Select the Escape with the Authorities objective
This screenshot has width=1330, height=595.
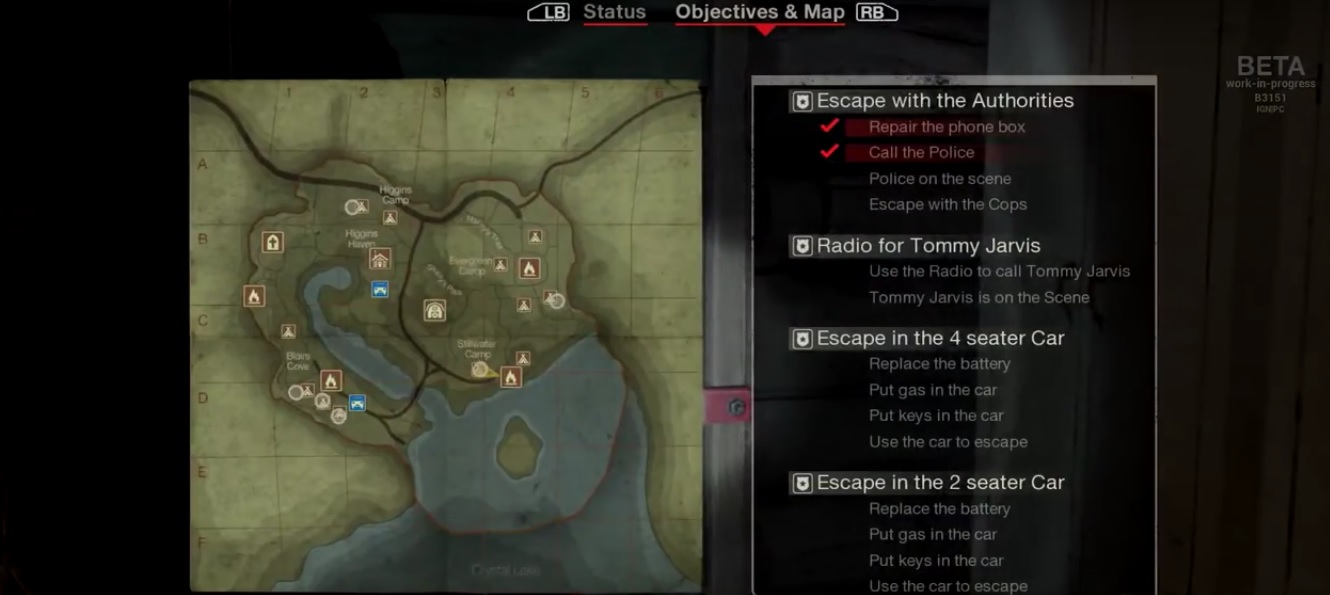pyautogui.click(x=944, y=101)
